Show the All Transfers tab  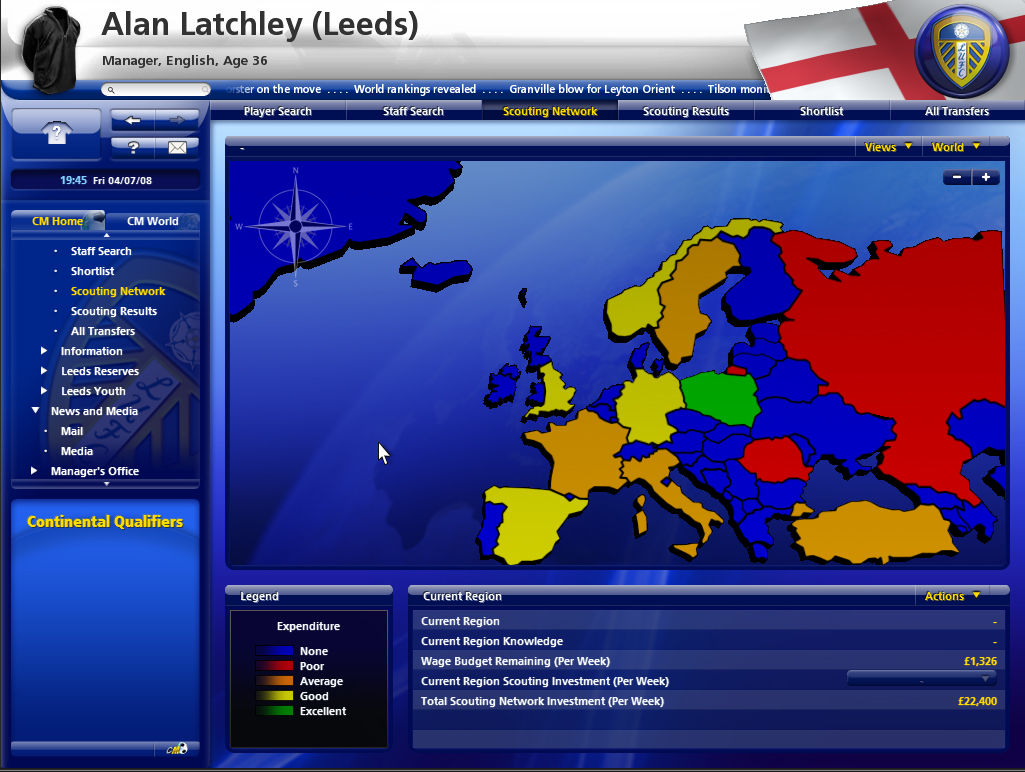[957, 111]
